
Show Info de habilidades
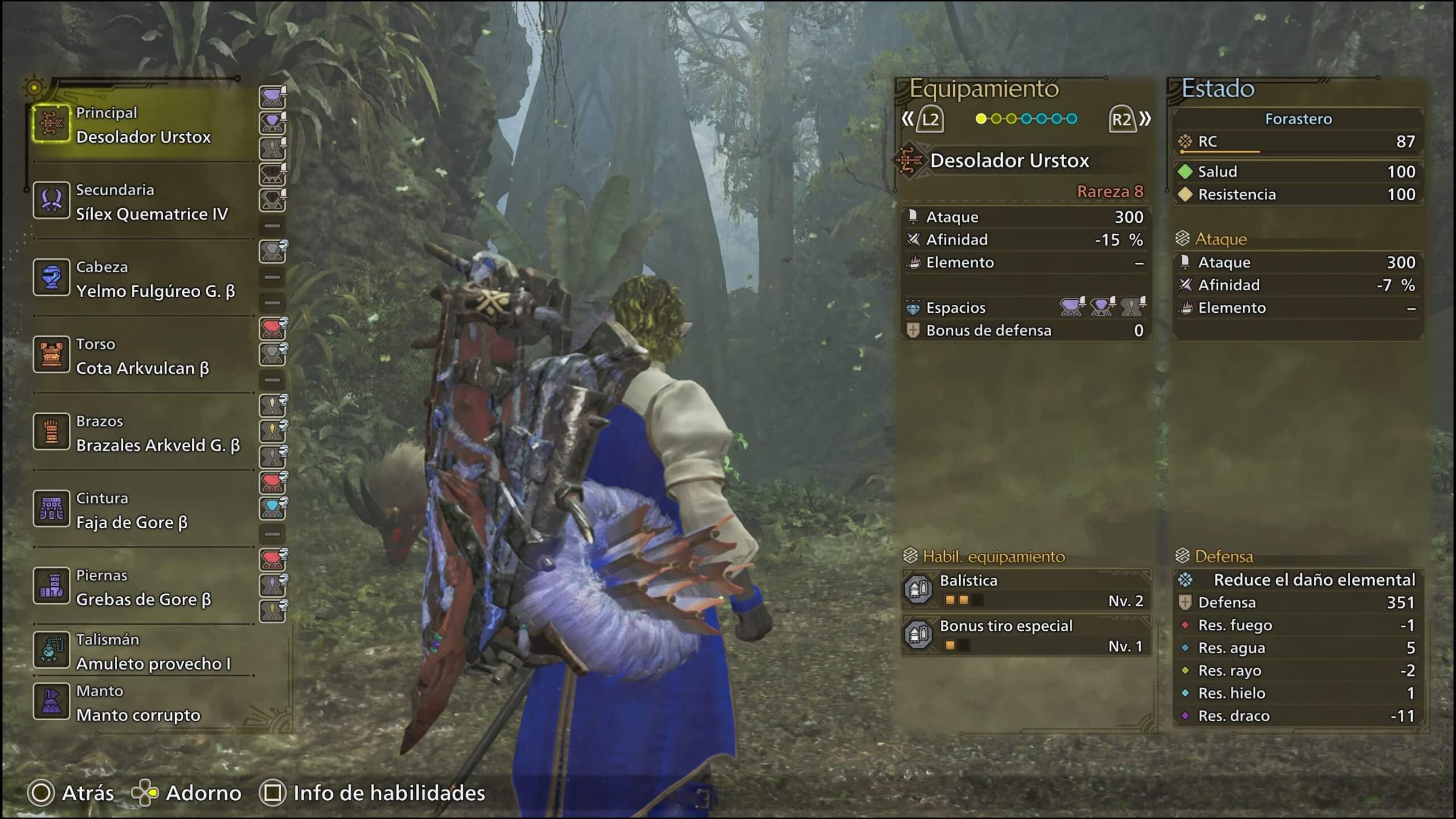click(x=373, y=793)
